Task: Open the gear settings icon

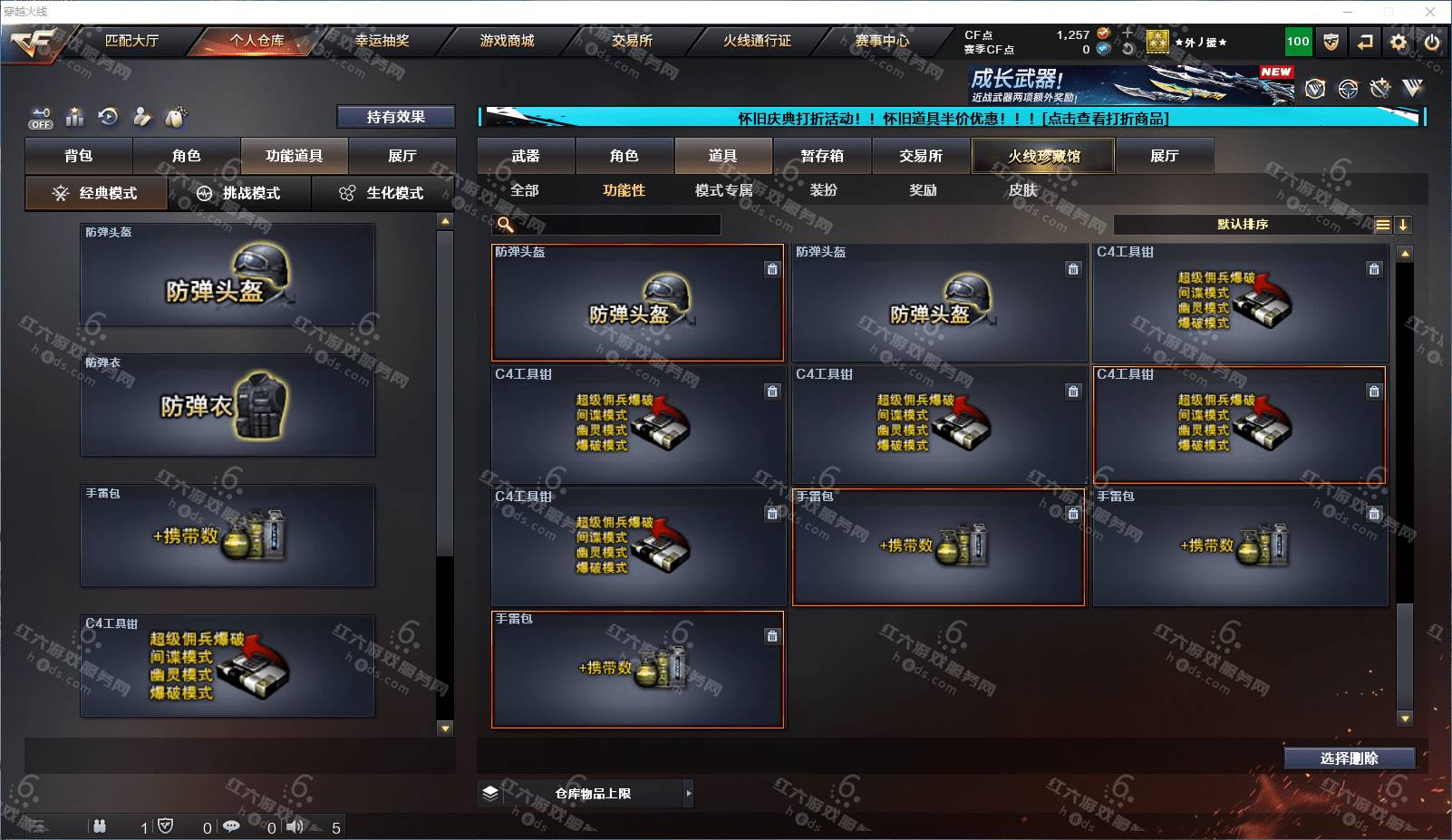Action: click(x=1399, y=42)
